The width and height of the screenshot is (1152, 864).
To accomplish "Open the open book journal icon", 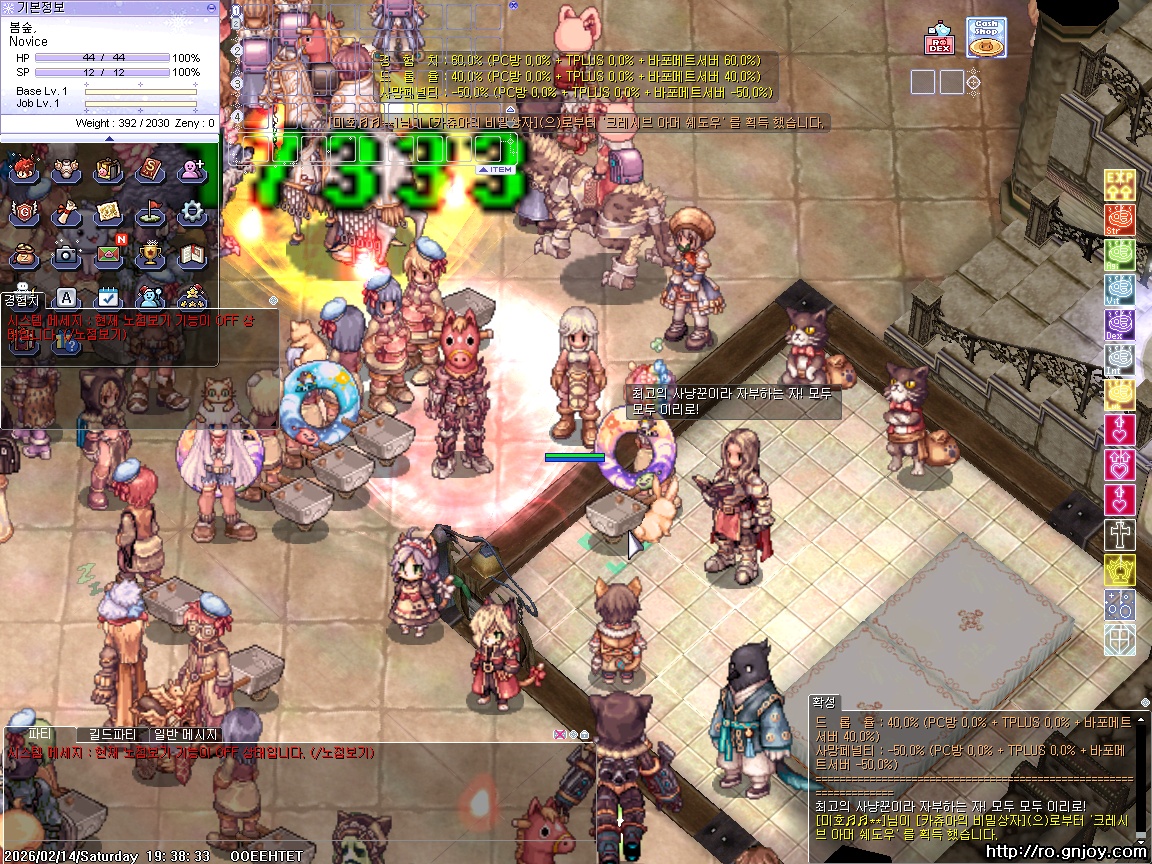I will click(192, 255).
